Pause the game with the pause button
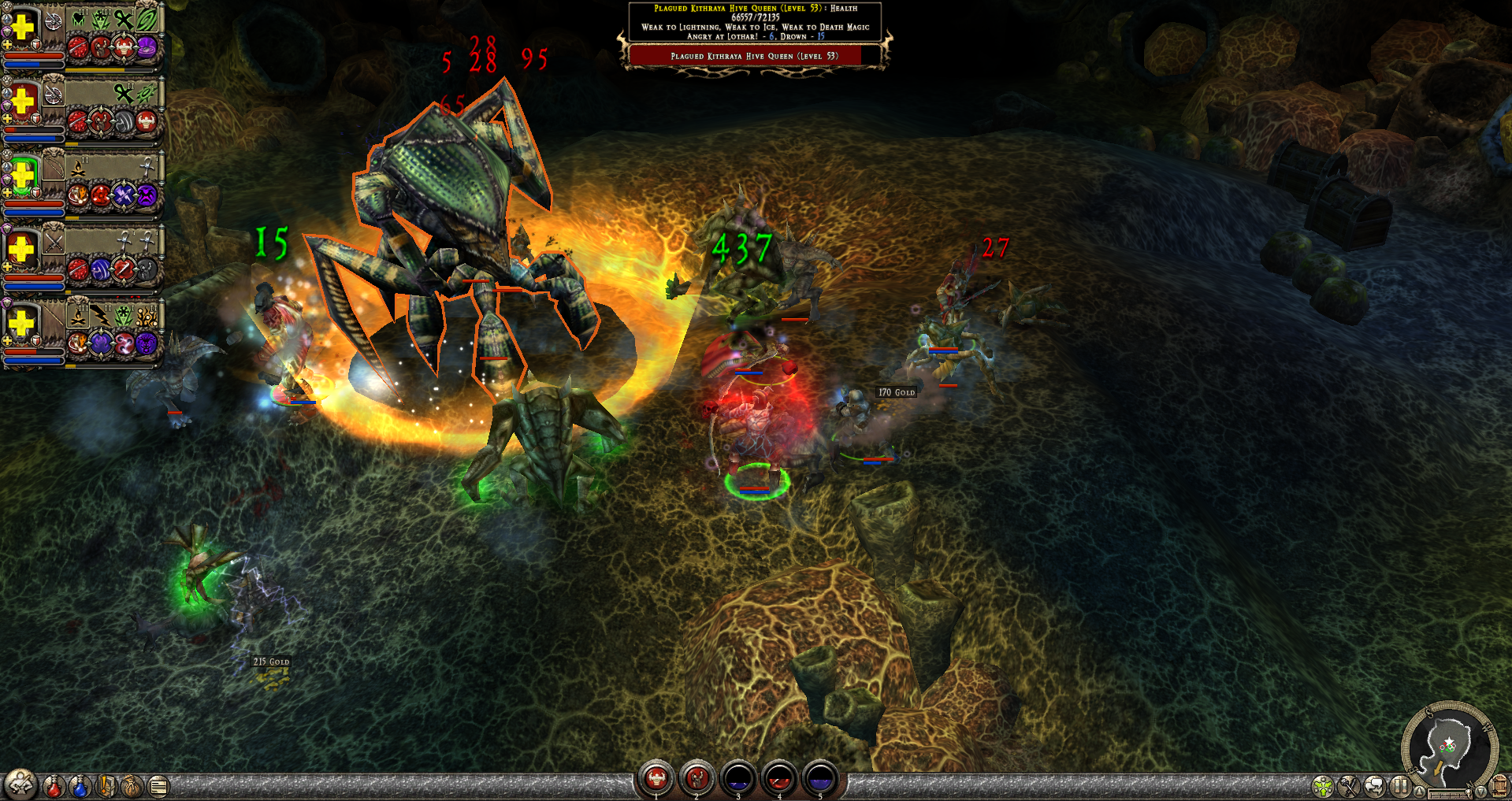This screenshot has width=1512, height=801. pos(1400,786)
